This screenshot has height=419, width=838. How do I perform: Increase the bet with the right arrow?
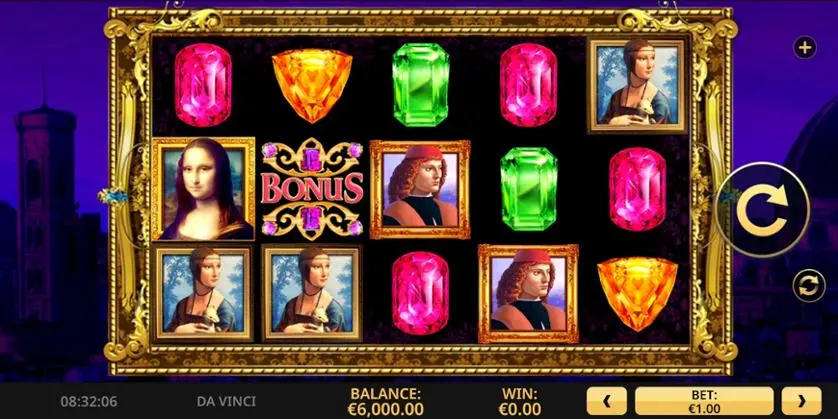[801, 401]
